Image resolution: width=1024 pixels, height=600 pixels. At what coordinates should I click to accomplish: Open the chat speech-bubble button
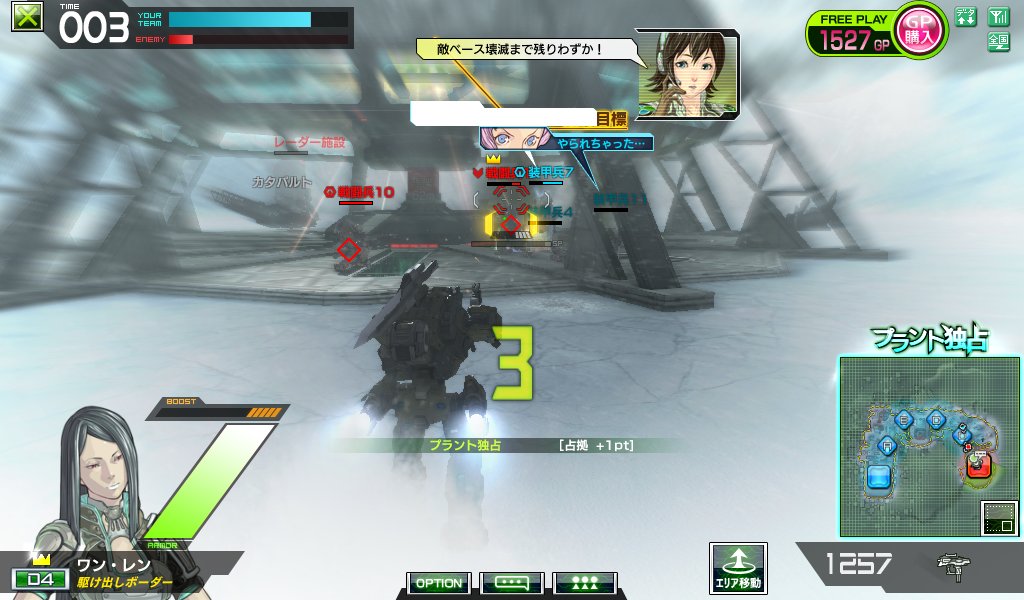pos(512,583)
